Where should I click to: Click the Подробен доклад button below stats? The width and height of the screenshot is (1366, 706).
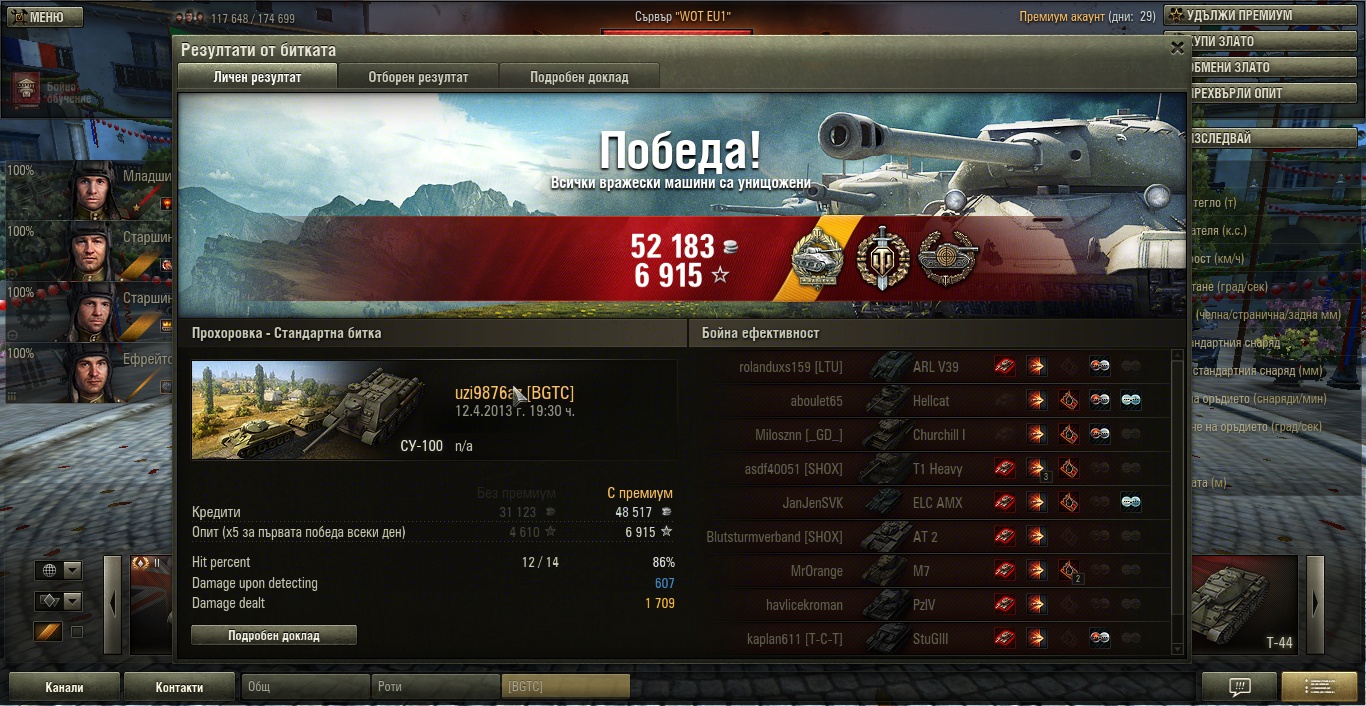click(x=273, y=636)
